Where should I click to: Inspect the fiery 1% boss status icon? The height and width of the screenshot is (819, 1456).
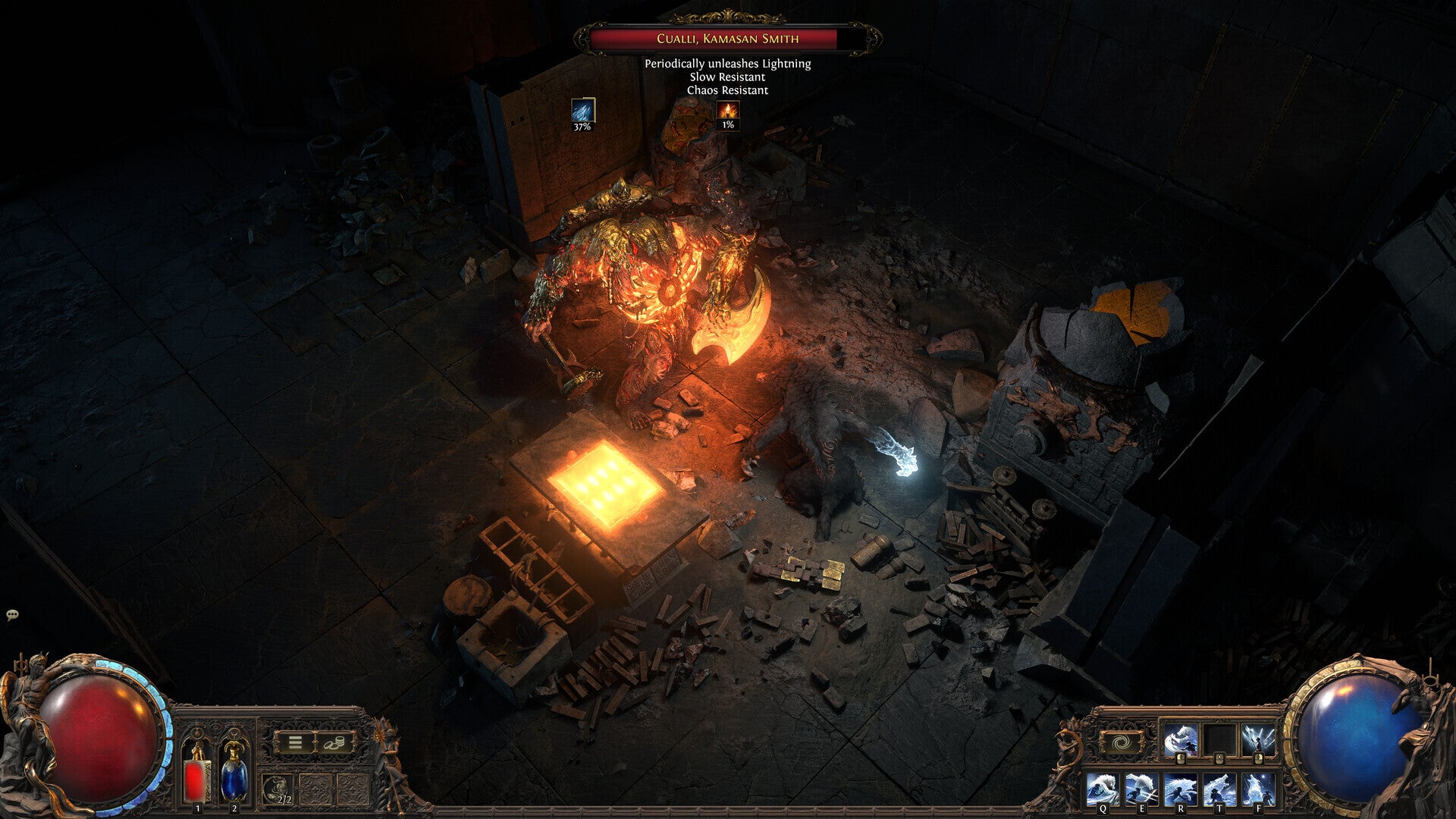(728, 111)
